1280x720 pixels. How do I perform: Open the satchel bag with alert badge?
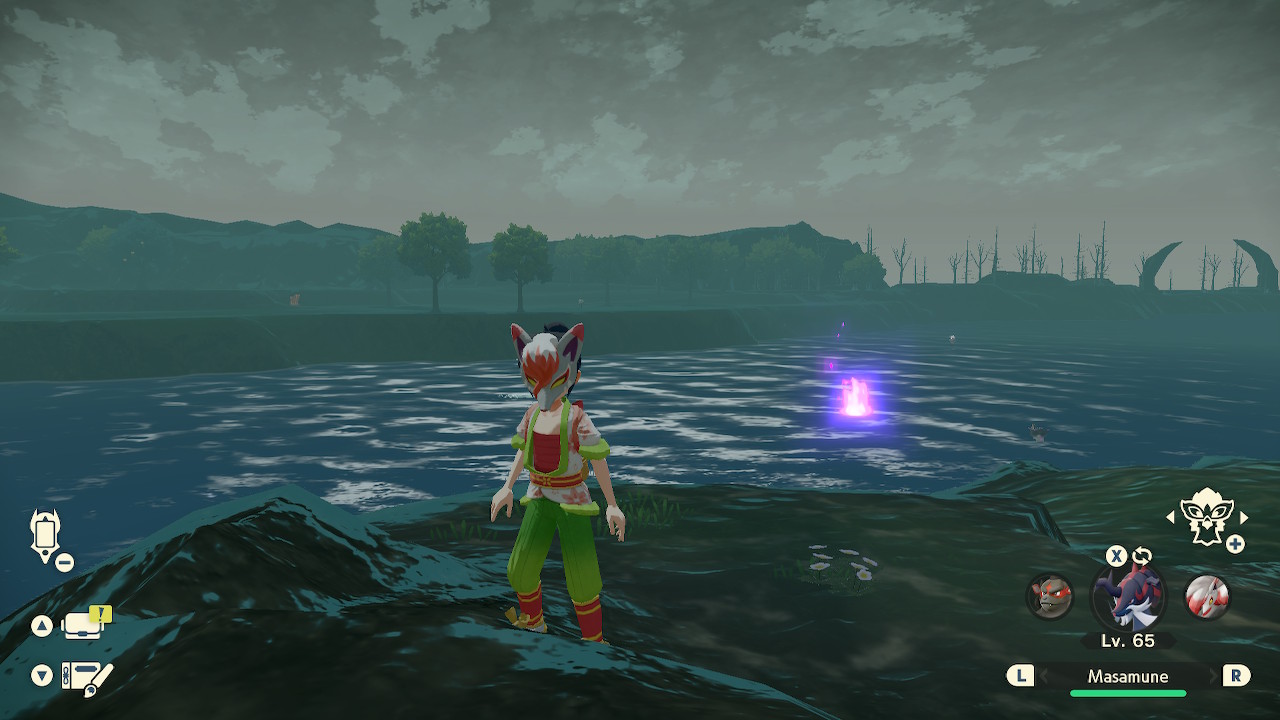tap(84, 625)
